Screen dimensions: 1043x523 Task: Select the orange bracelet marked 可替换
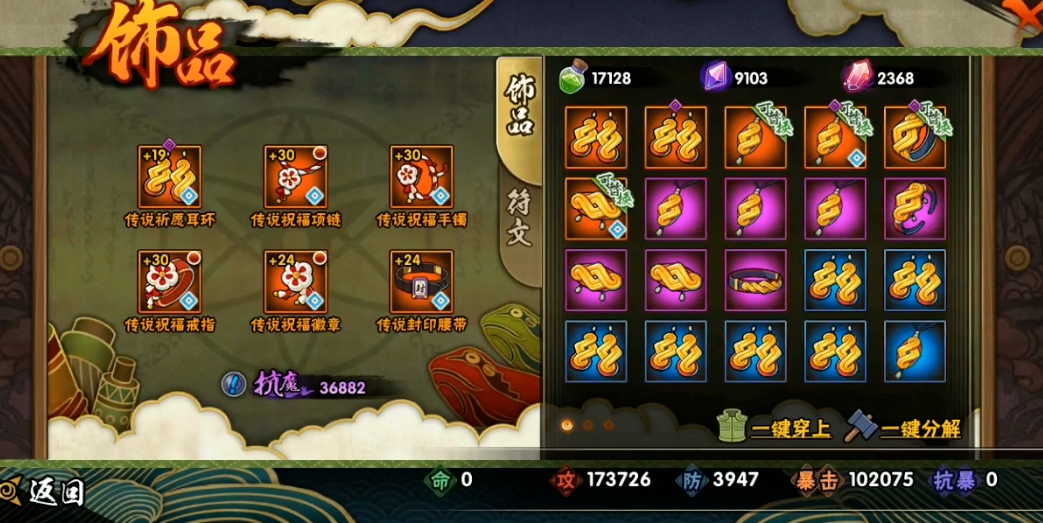(915, 138)
